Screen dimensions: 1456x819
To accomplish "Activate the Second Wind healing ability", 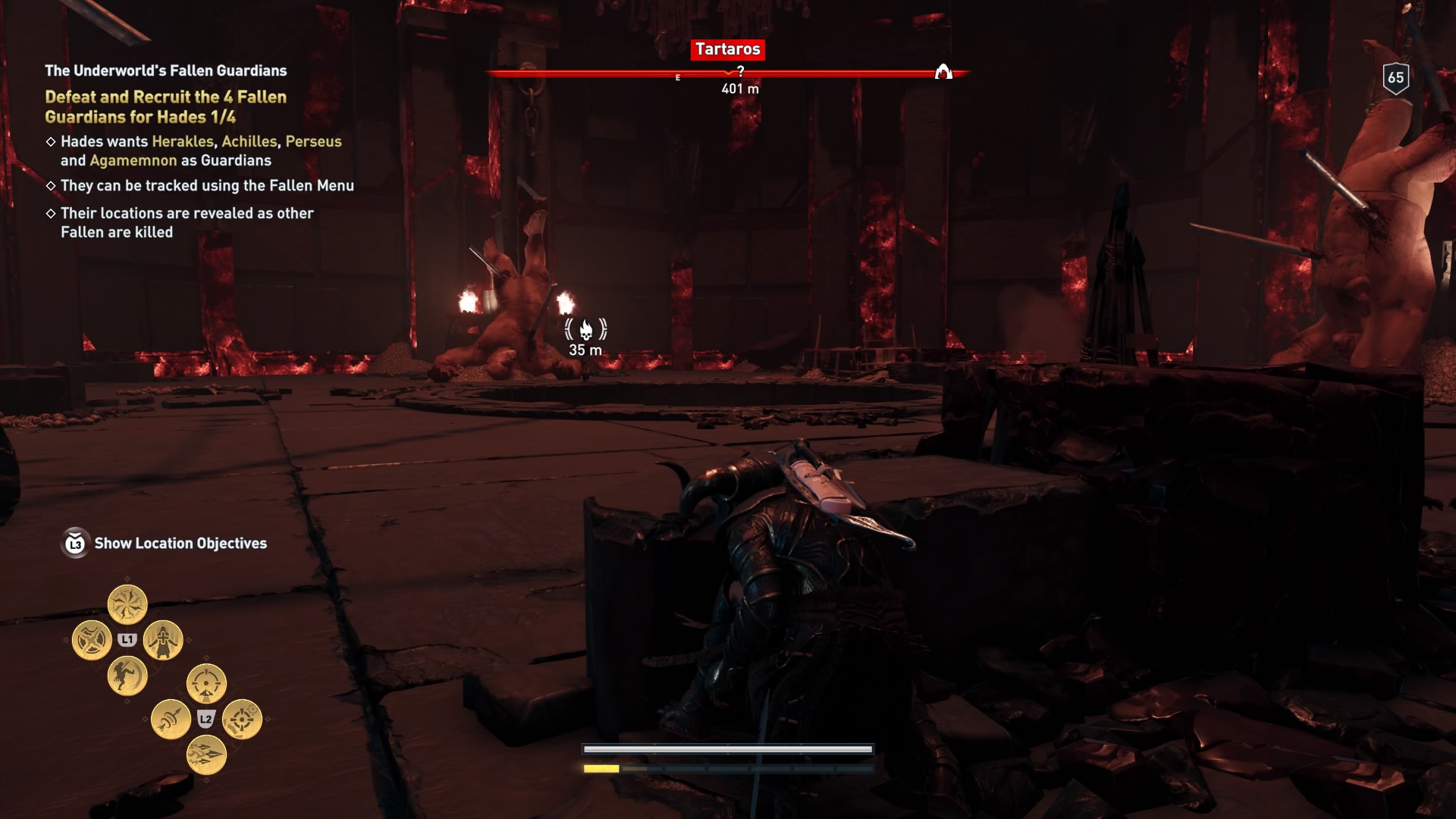I will (163, 641).
